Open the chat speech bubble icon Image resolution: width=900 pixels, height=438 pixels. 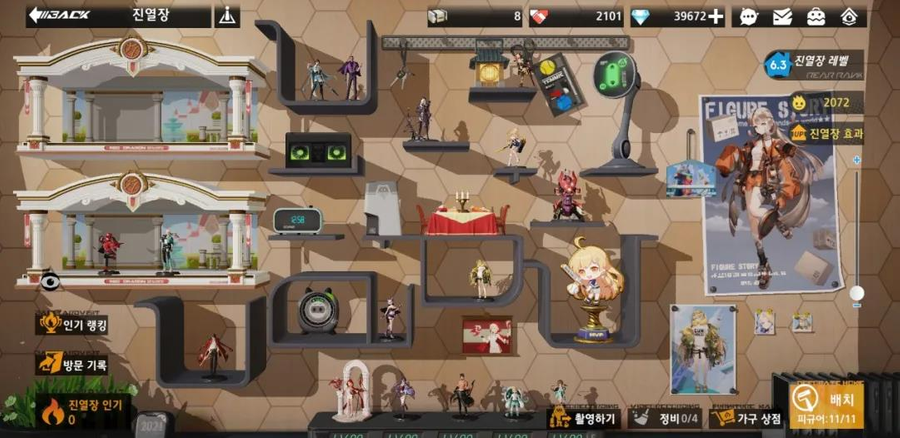click(750, 16)
